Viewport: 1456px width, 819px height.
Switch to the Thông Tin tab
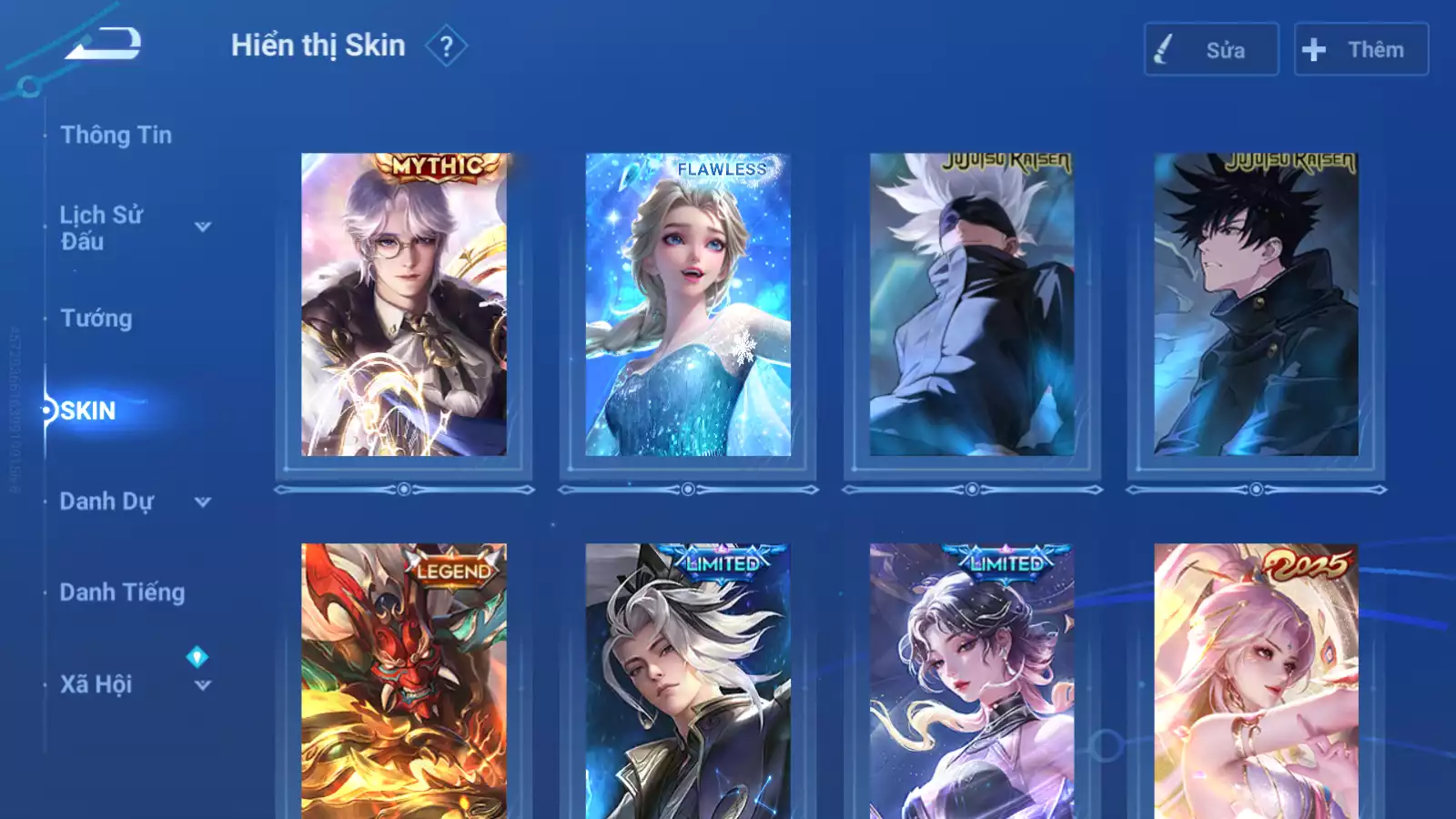(x=116, y=136)
